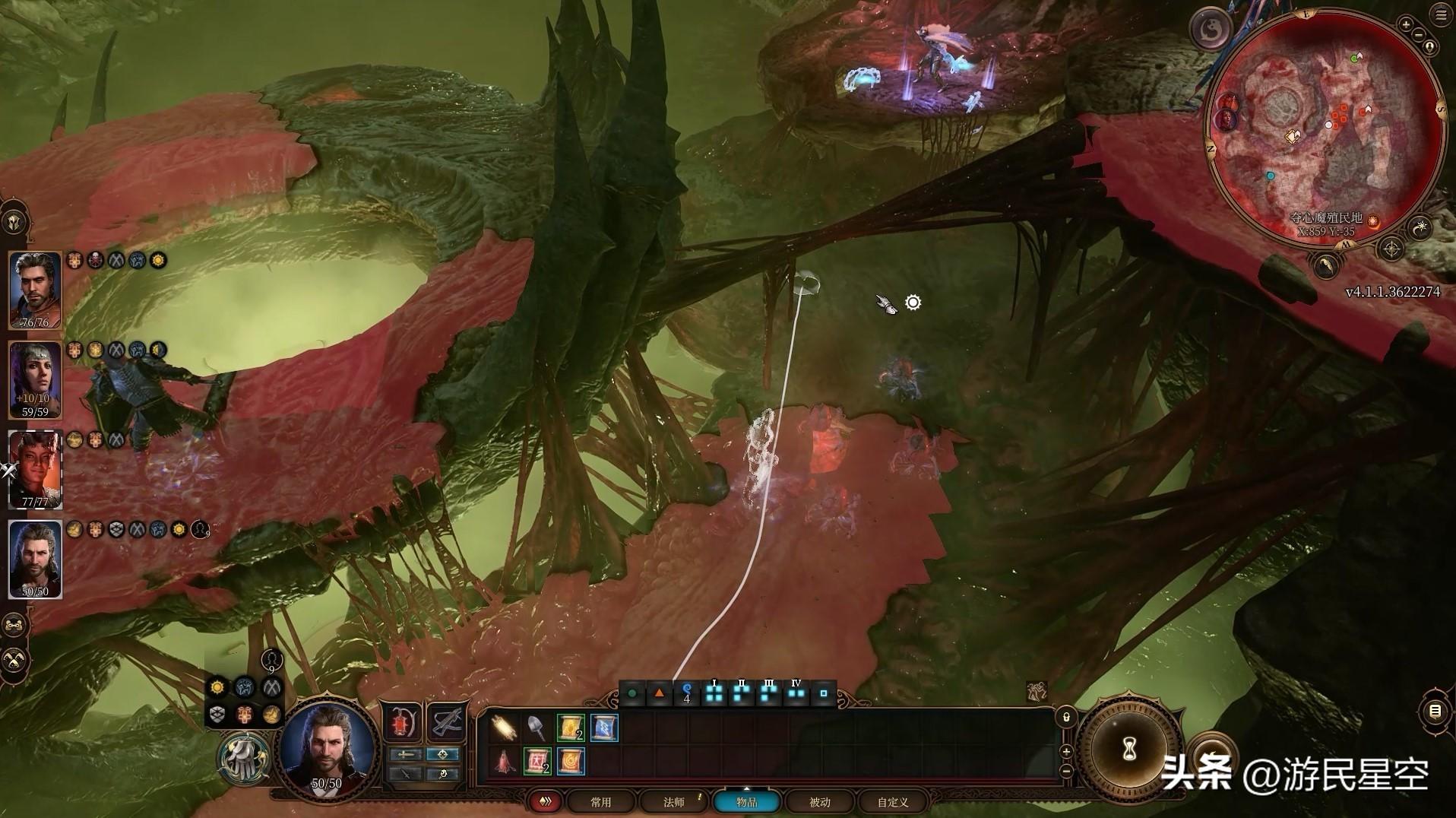The width and height of the screenshot is (1456, 818).
Task: Select the 物品 items tab
Action: pos(746,802)
